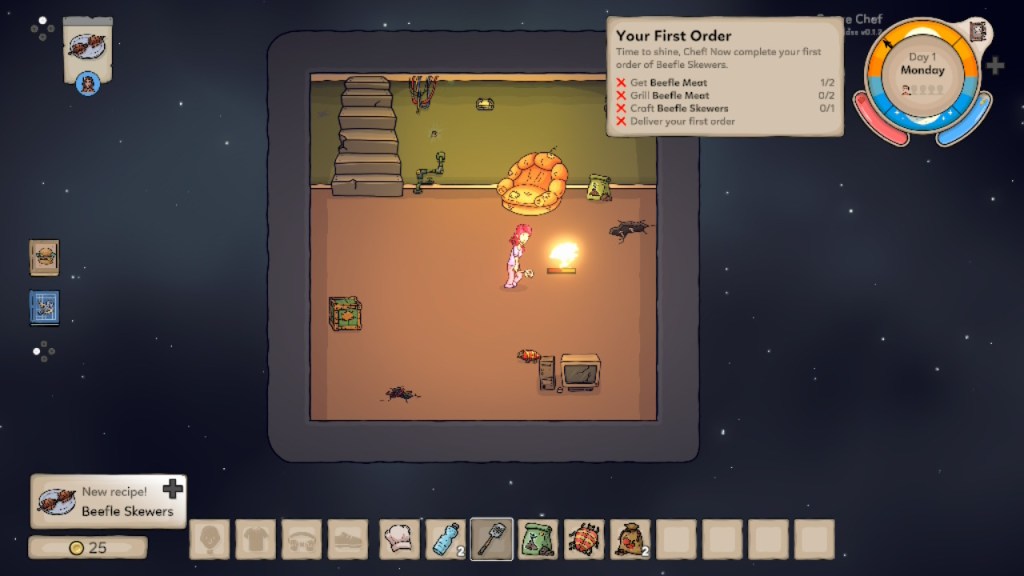Select the water bottle hotbar slot
Screen dimensions: 1024x576
click(x=446, y=540)
